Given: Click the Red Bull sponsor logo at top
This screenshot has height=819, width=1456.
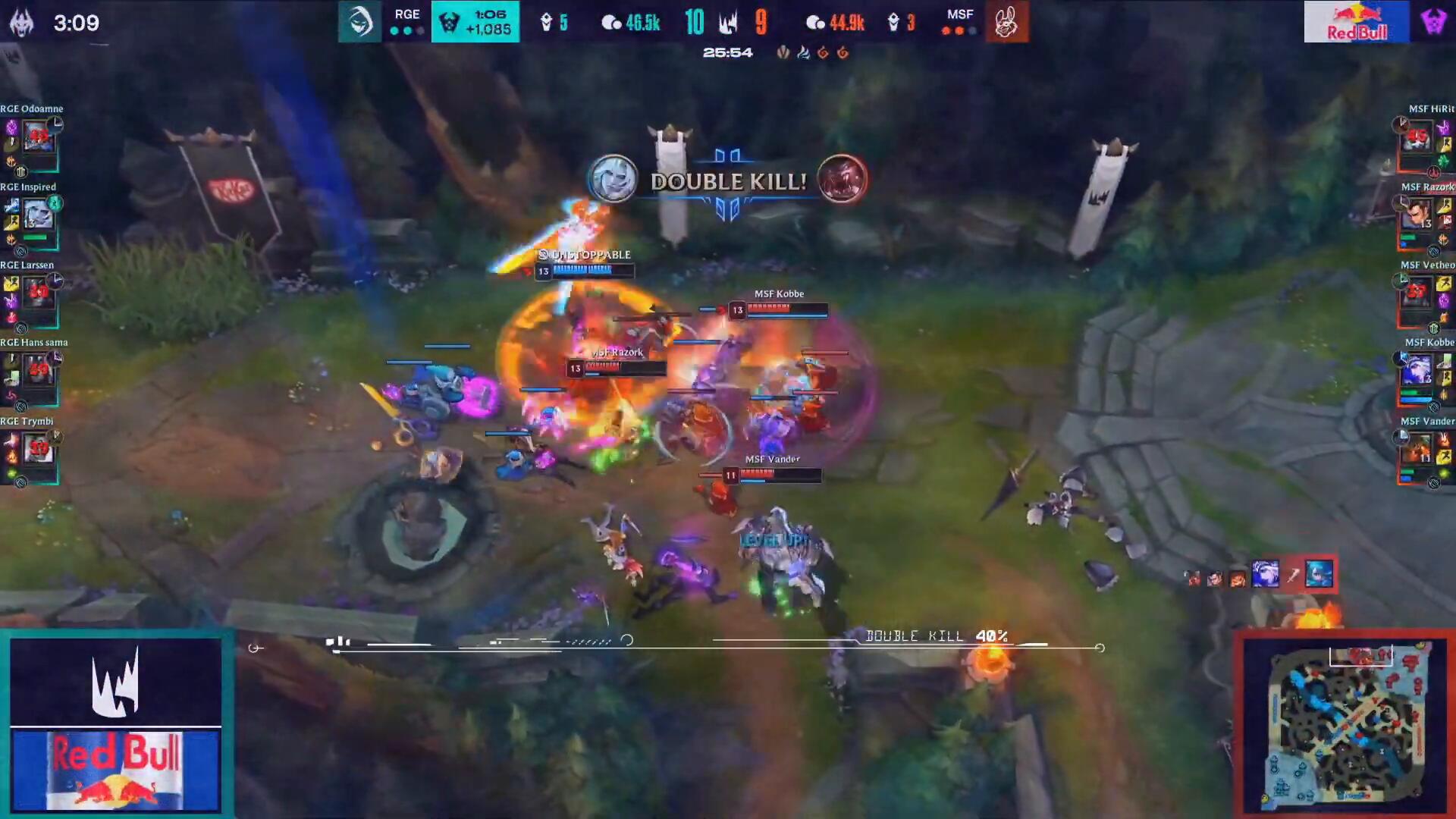Looking at the screenshot, I should coord(1356,21).
